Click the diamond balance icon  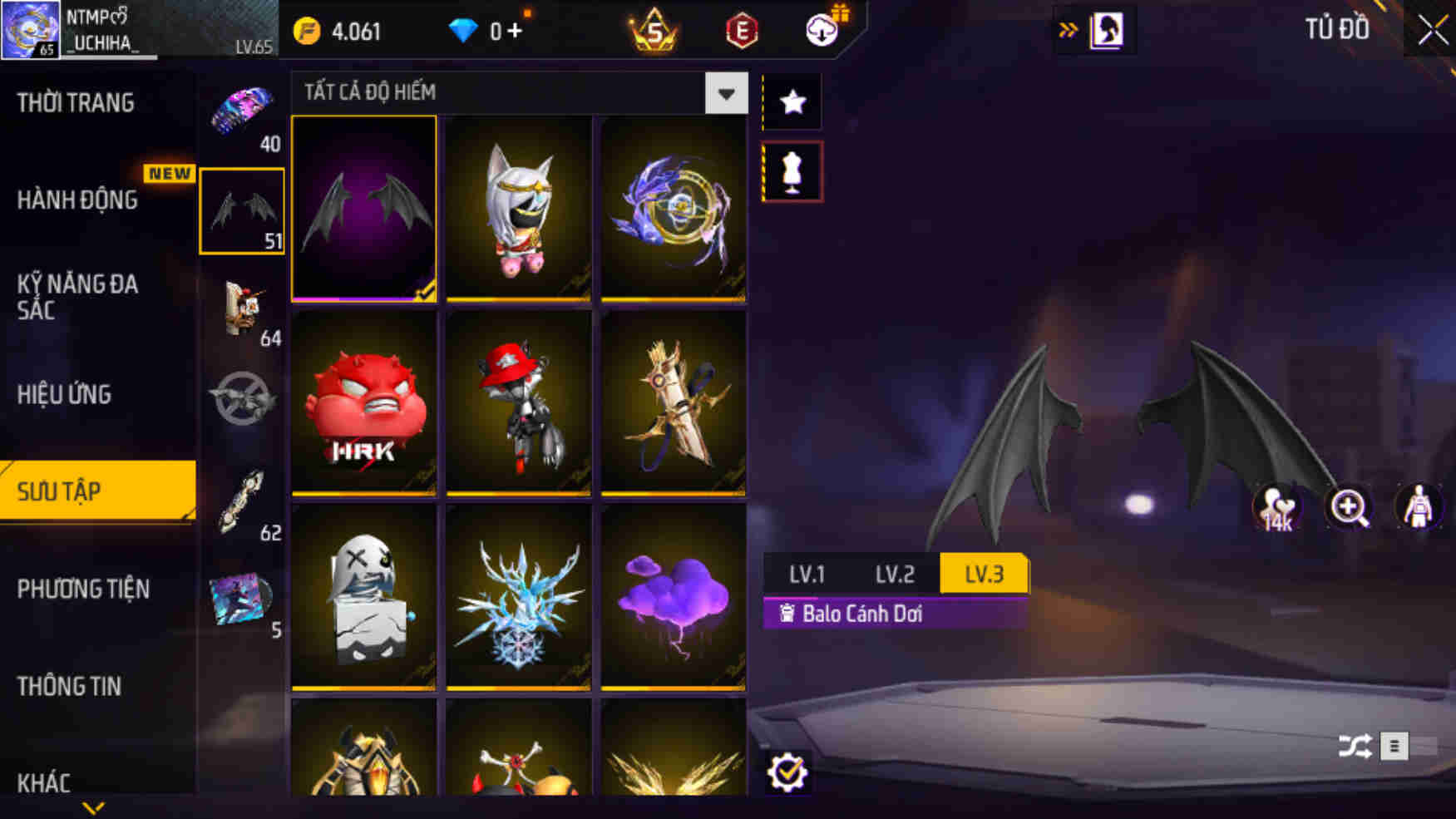point(463,30)
